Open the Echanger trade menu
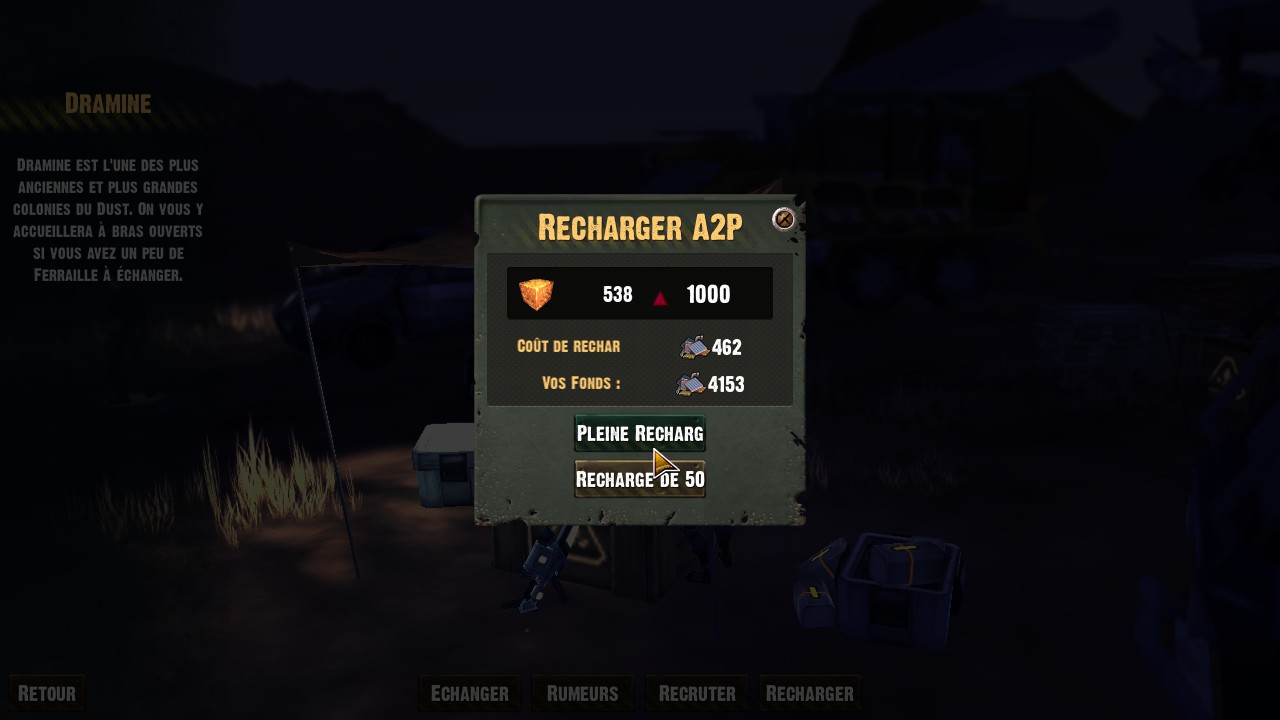 click(x=469, y=693)
